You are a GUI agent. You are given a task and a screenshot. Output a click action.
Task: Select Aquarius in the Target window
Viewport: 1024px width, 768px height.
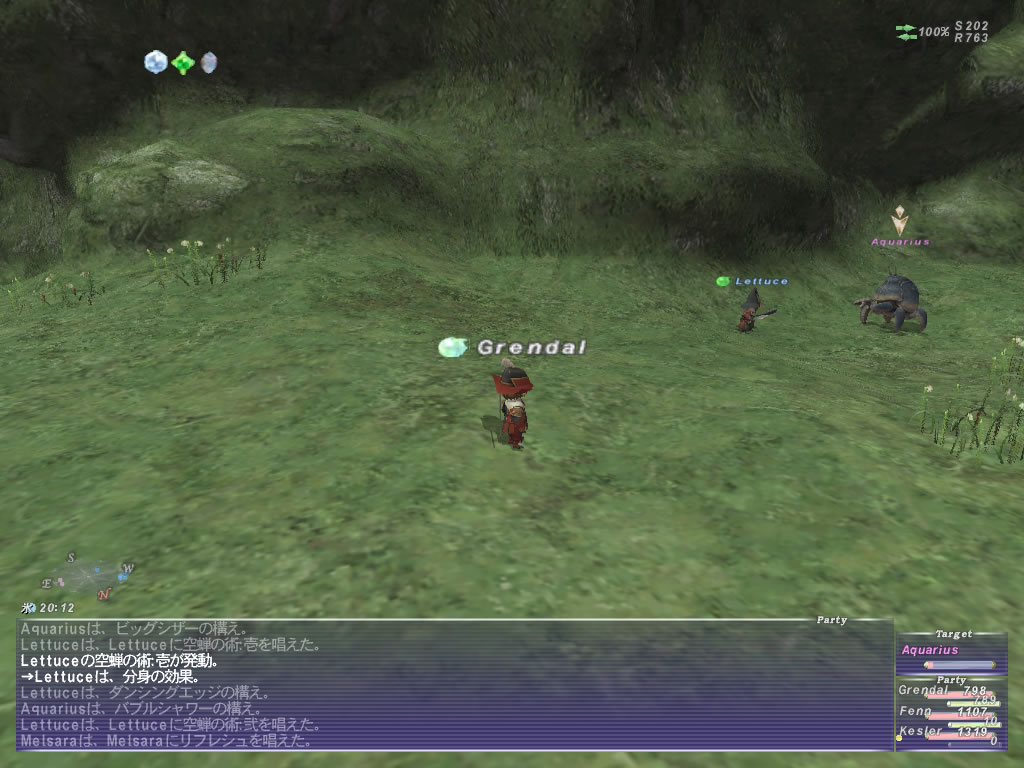[x=930, y=650]
